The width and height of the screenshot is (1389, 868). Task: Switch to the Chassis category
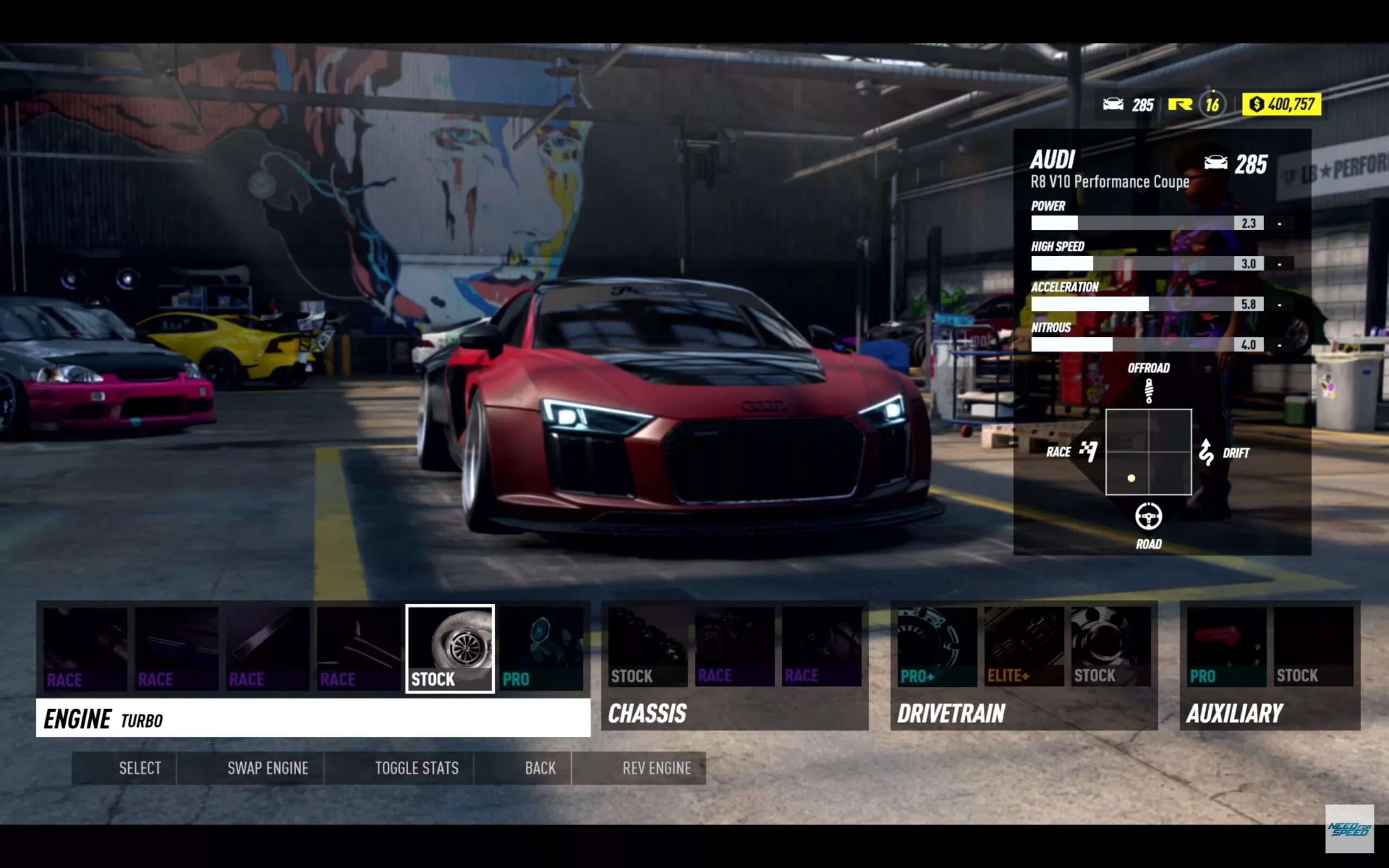click(x=647, y=713)
